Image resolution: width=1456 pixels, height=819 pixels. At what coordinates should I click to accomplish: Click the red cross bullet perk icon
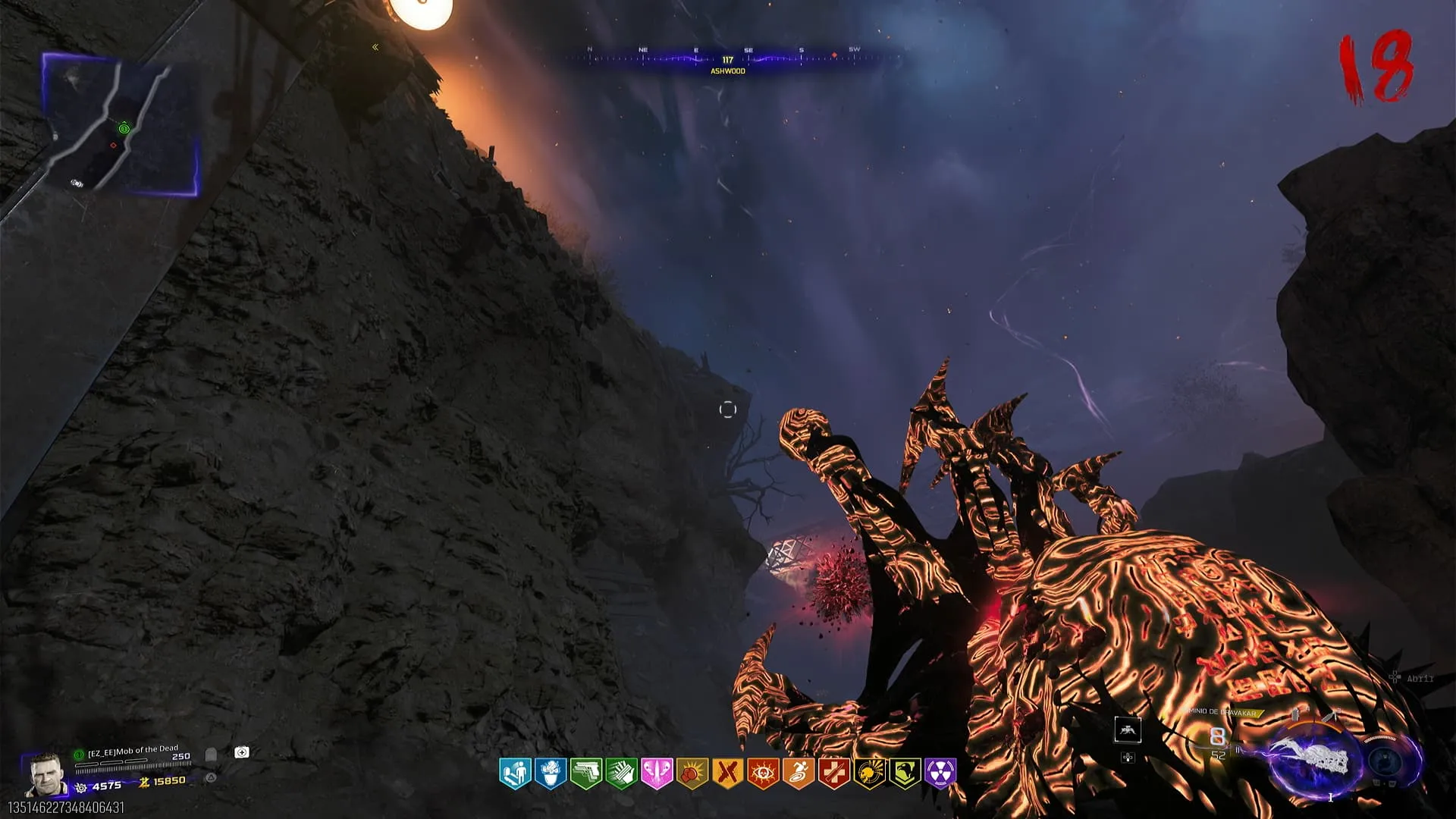click(x=833, y=773)
